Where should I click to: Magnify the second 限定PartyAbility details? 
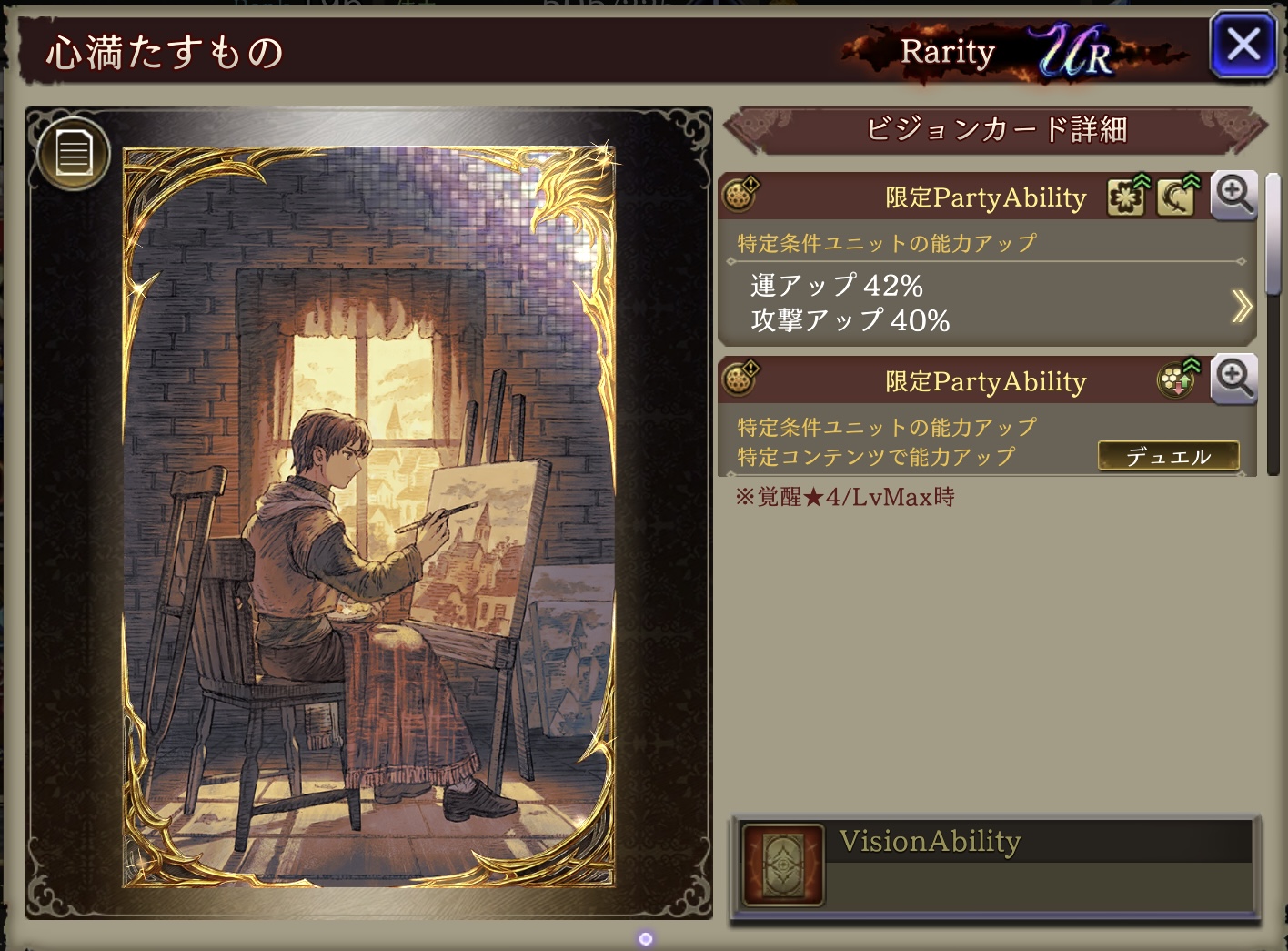tap(1234, 379)
